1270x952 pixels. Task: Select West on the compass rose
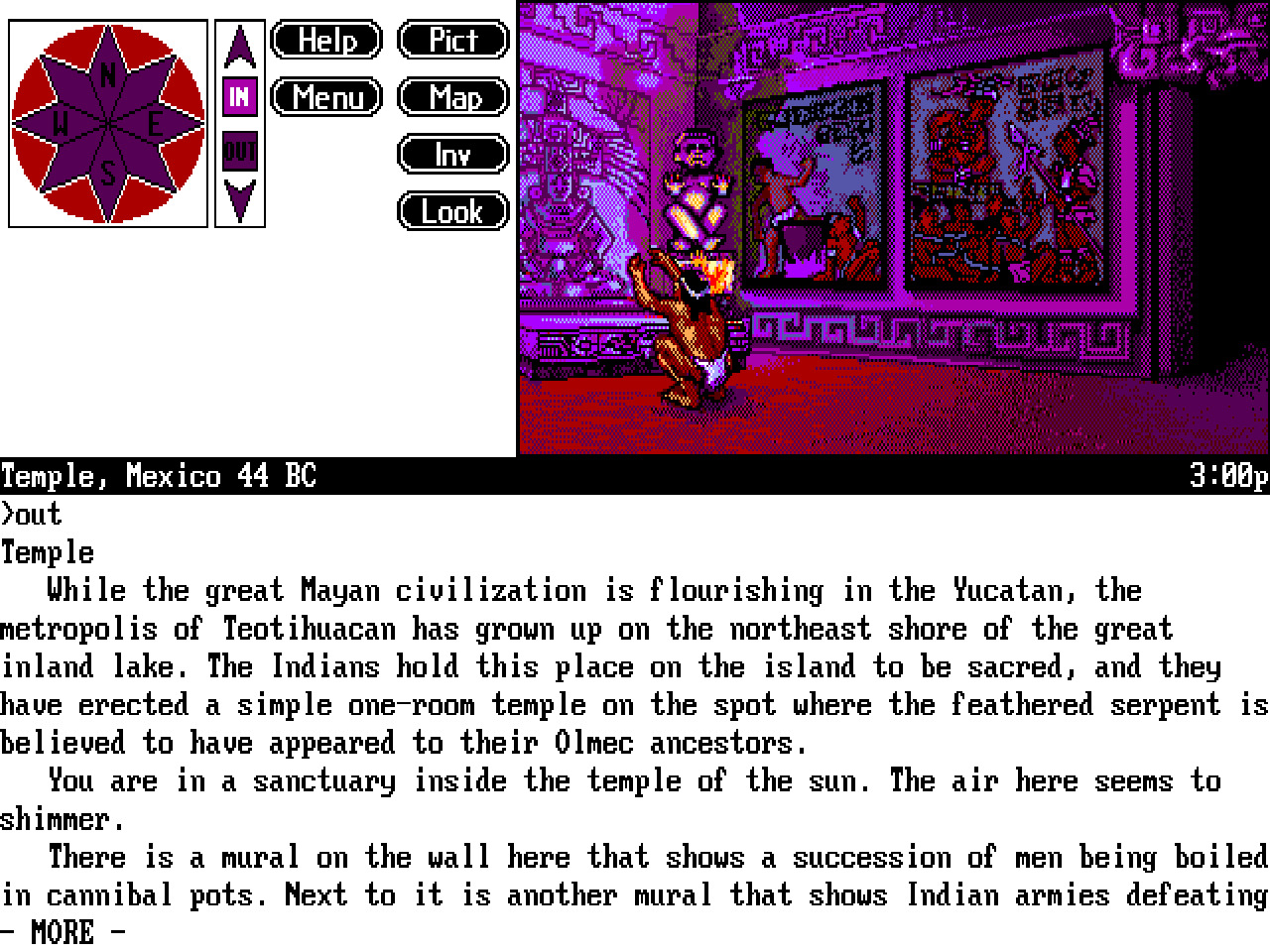62,122
